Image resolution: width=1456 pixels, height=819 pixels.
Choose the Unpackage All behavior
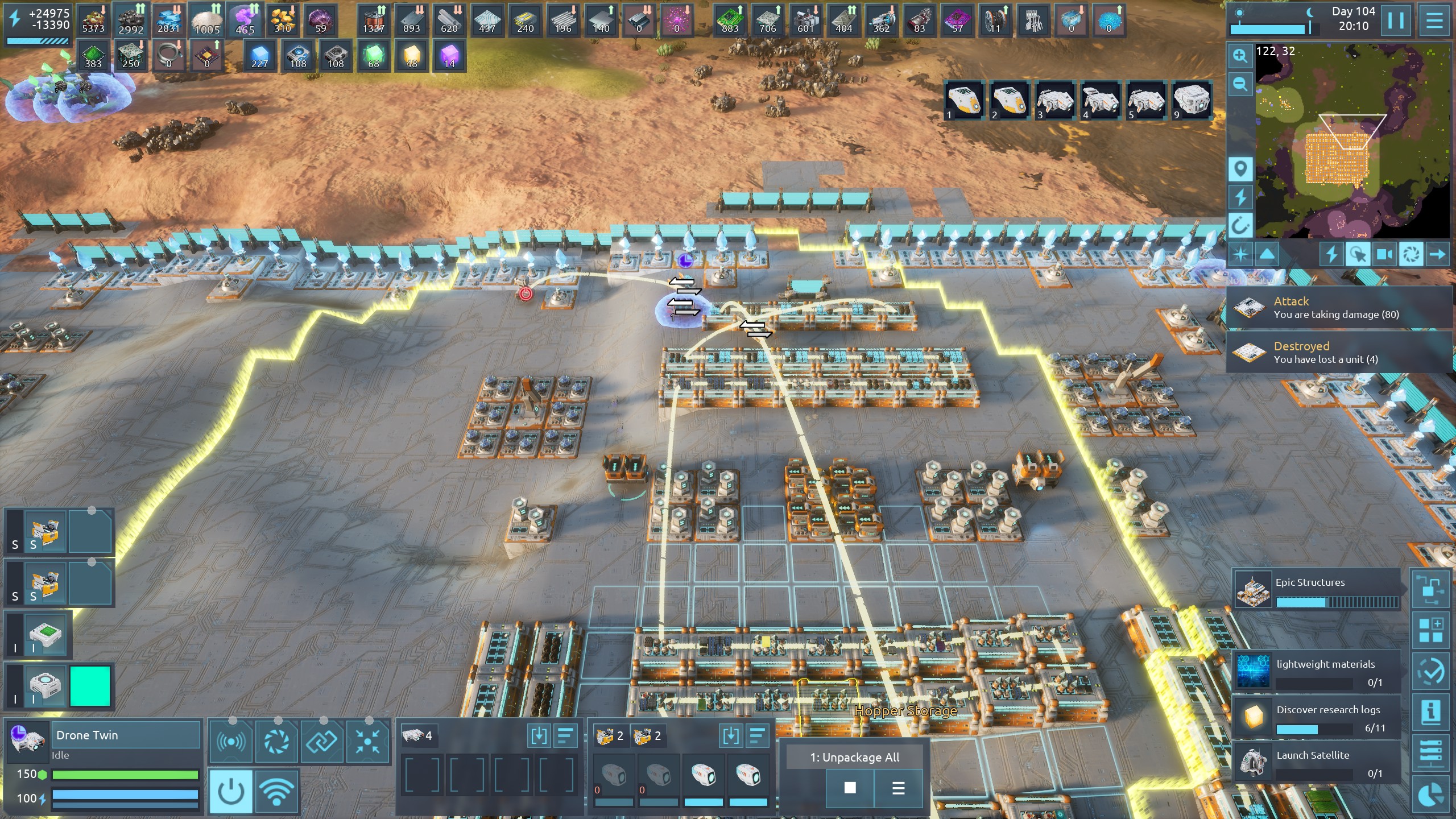pos(855,758)
